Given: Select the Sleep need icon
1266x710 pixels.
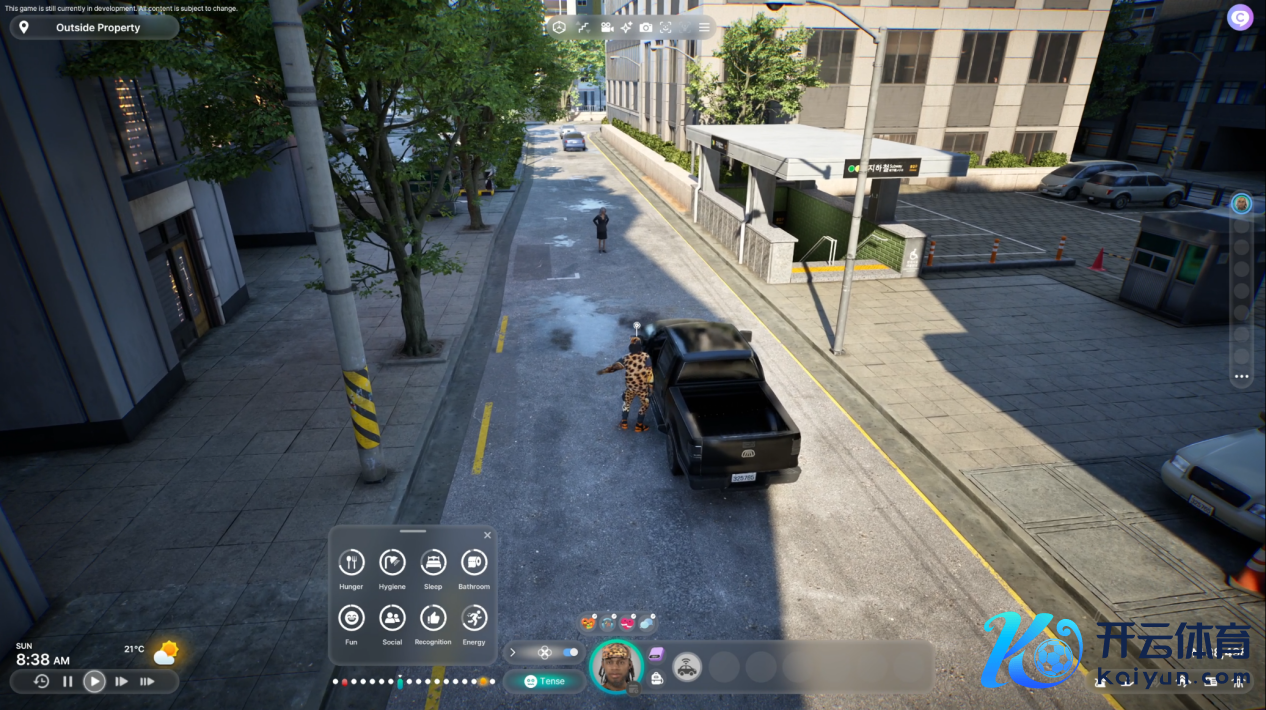Looking at the screenshot, I should click(433, 562).
